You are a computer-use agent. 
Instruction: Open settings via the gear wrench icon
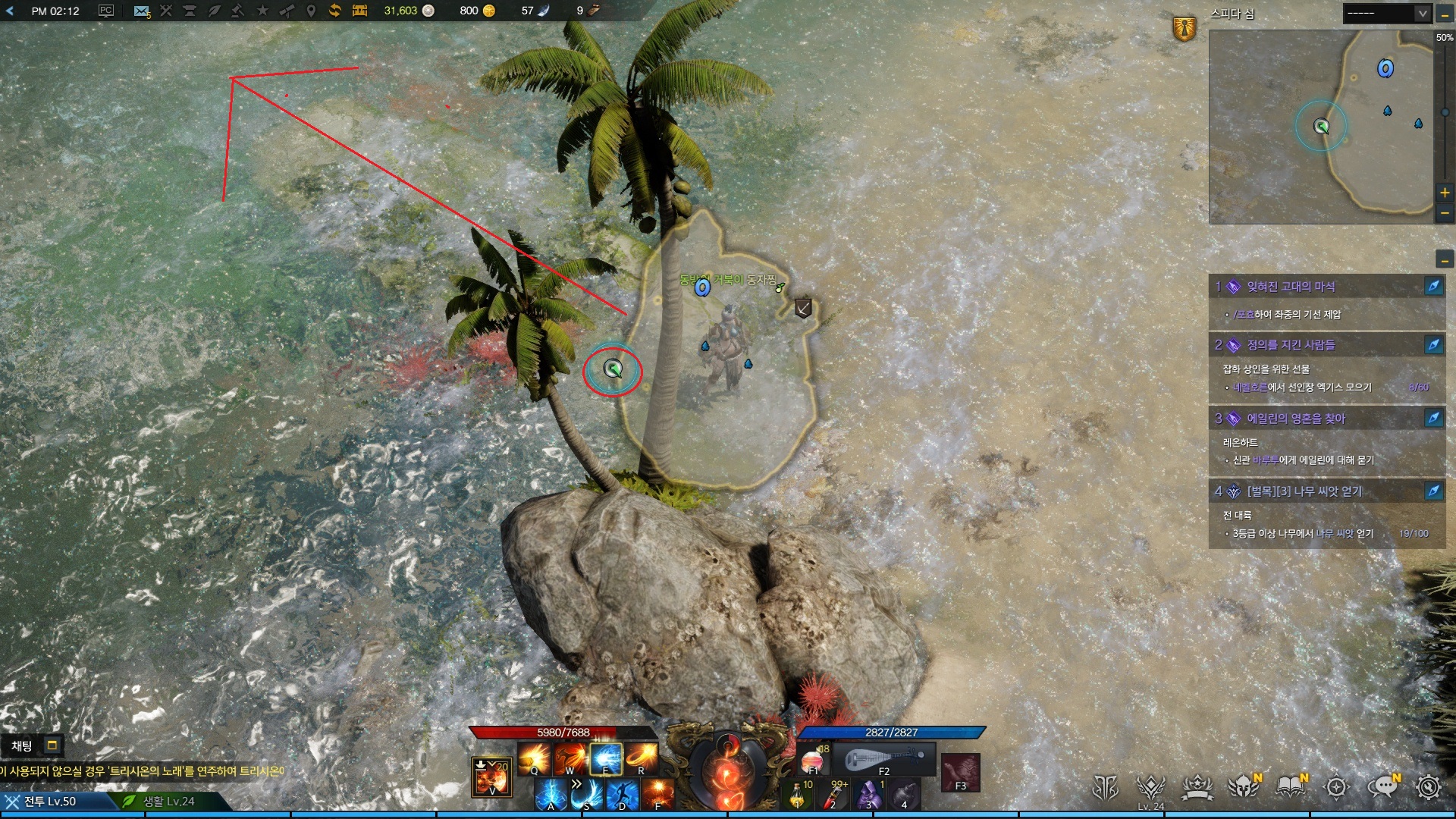click(x=1429, y=788)
